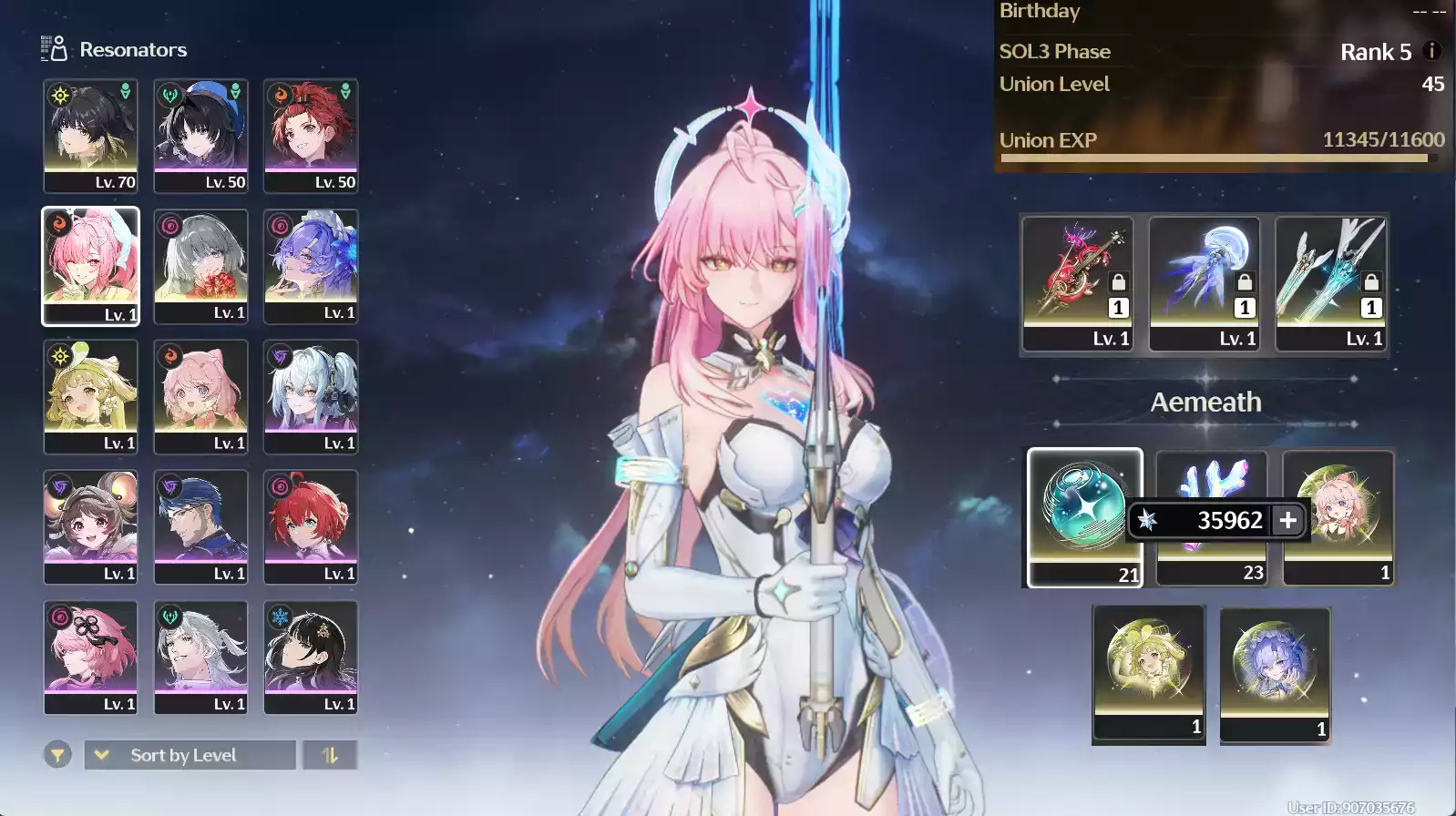Image resolution: width=1456 pixels, height=816 pixels.
Task: Pick the pink-haired resonator with cat ears
Action: coord(200,396)
